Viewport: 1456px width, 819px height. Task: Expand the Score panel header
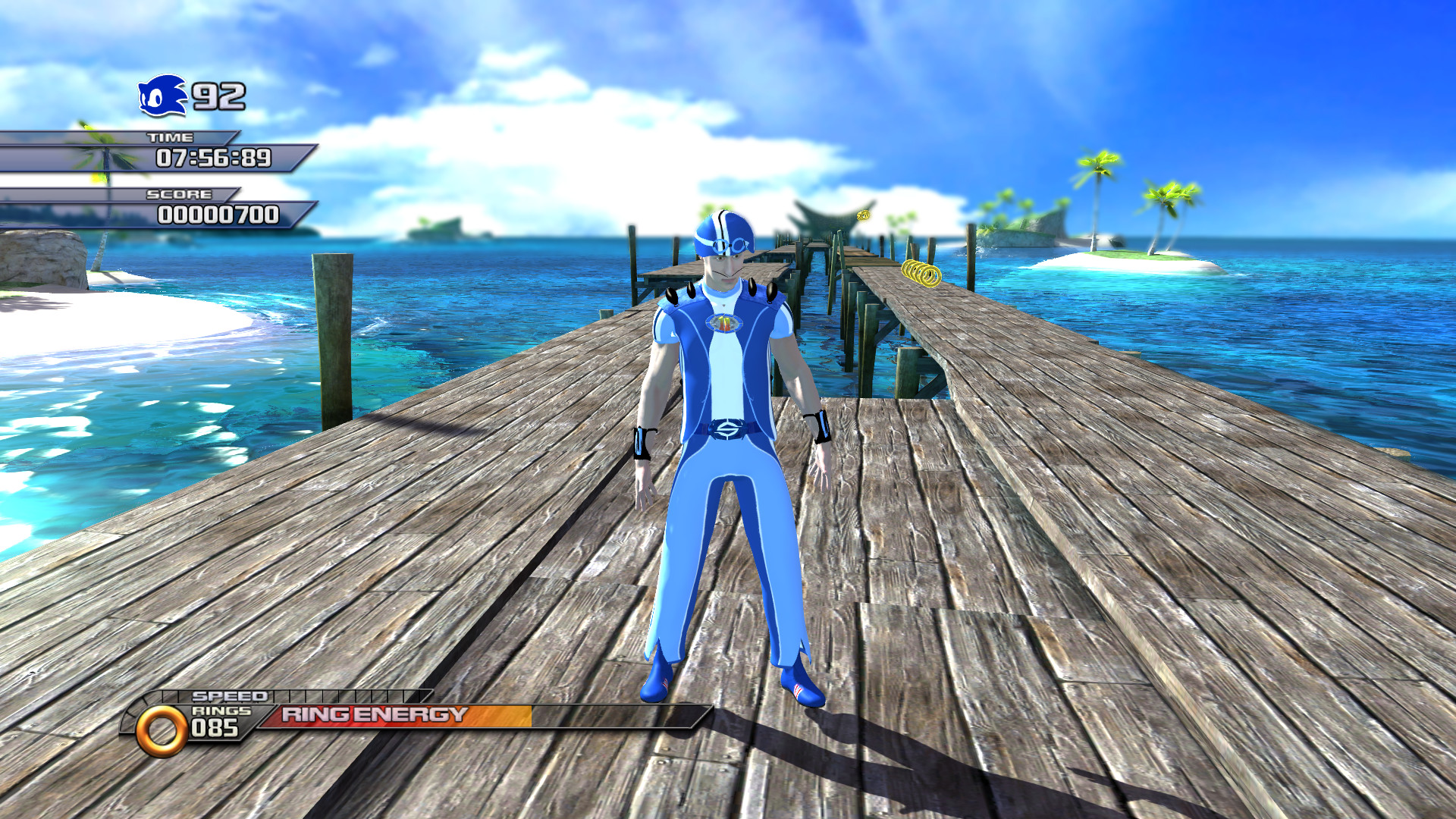pyautogui.click(x=179, y=194)
